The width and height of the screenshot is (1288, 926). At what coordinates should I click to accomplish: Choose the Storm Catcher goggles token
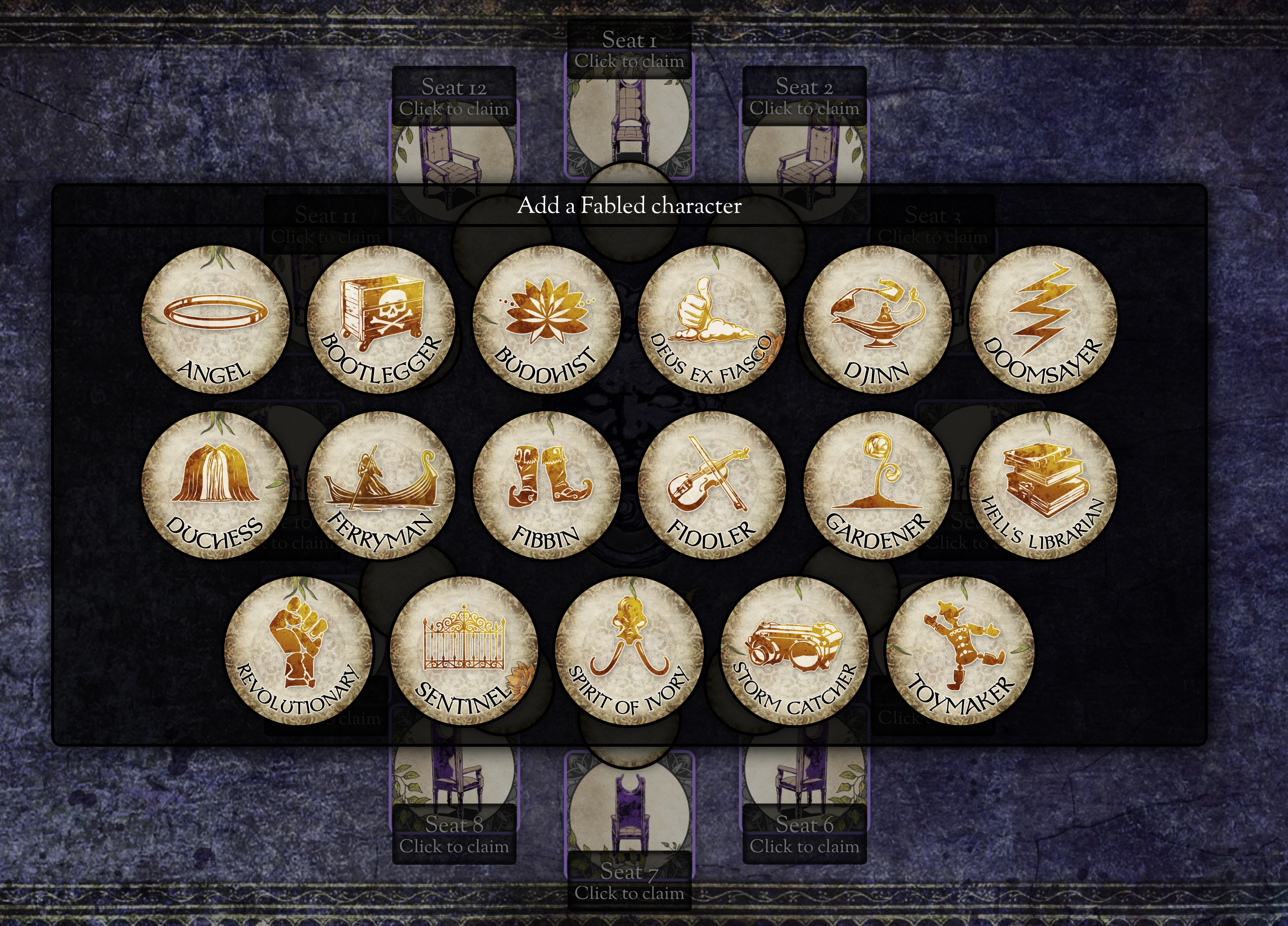click(x=795, y=650)
